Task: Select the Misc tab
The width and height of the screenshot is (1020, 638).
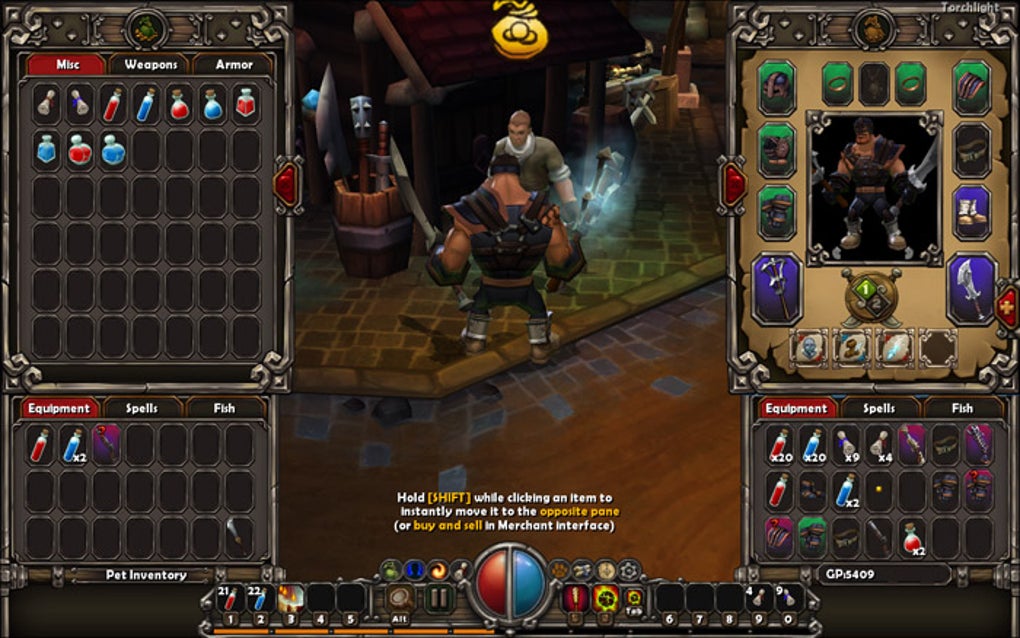Action: (67, 65)
